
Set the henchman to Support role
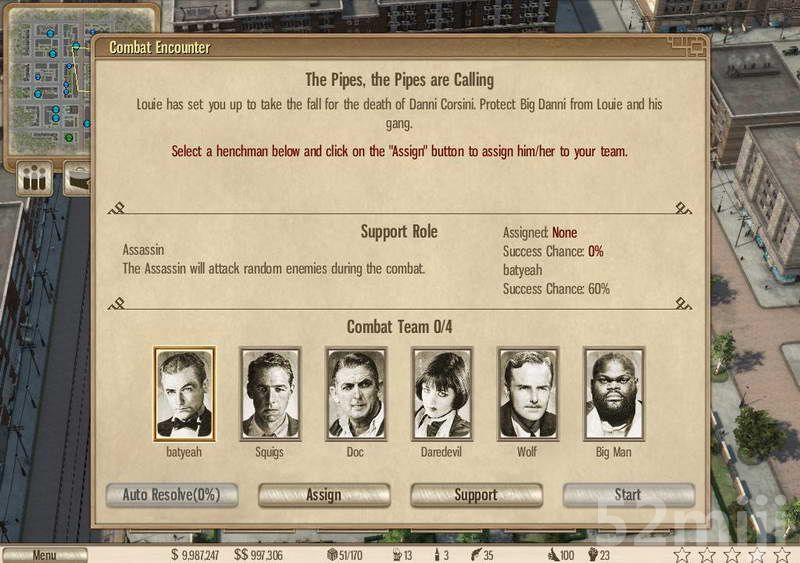click(x=476, y=495)
